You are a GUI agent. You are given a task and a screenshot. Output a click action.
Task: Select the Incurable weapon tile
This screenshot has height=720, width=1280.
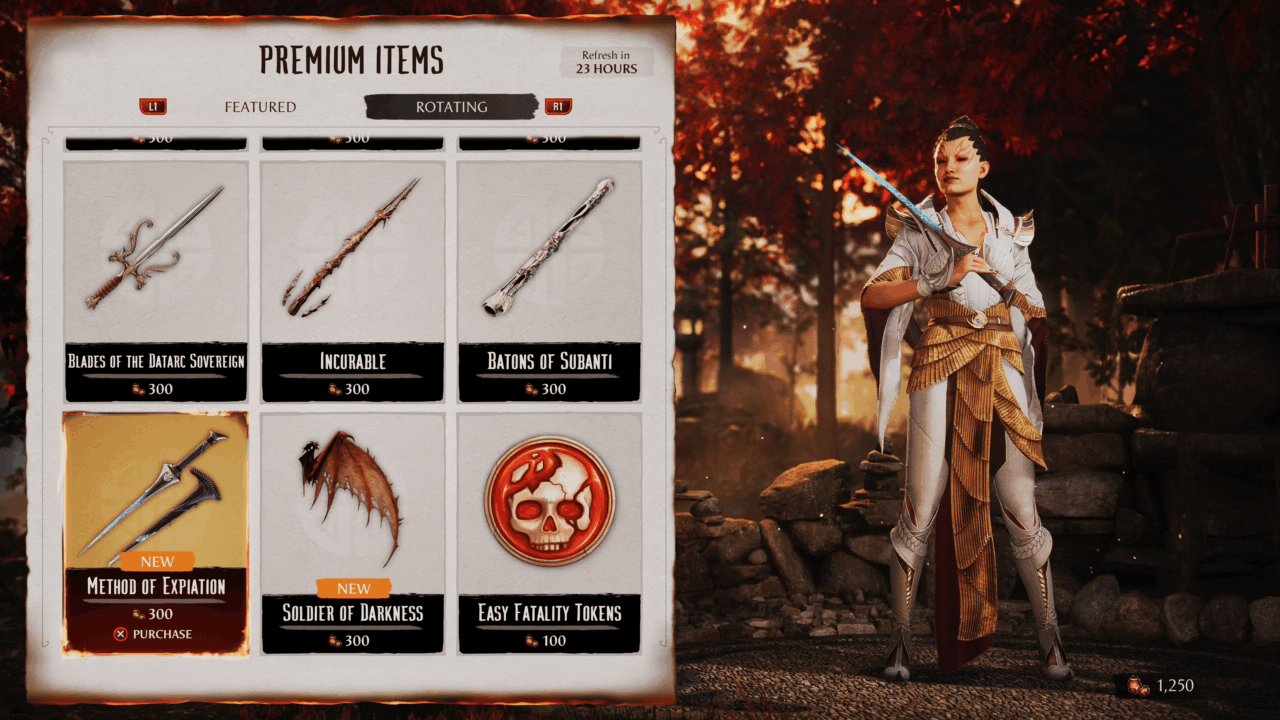click(x=352, y=280)
